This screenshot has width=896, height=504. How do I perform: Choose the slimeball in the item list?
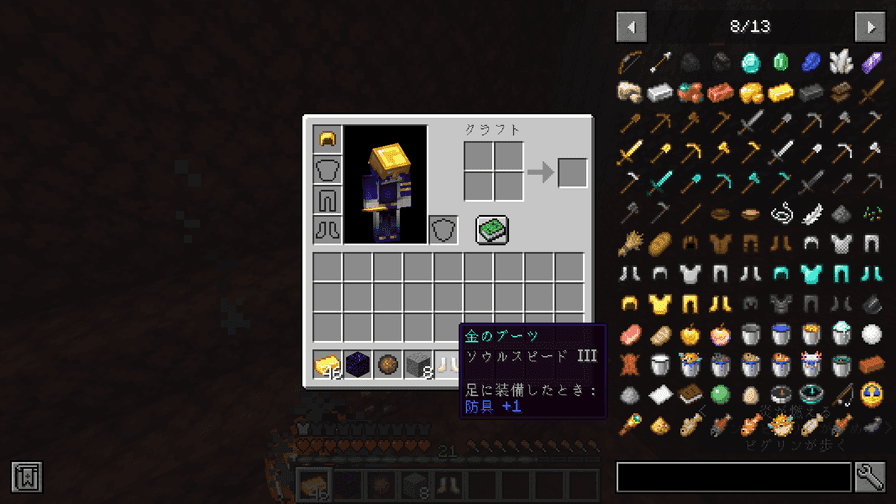coord(720,393)
